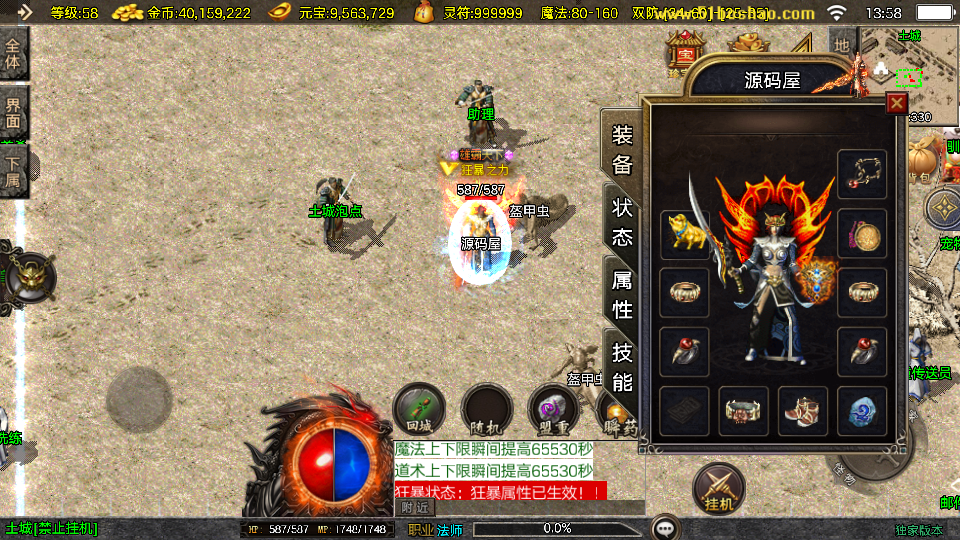Open the 状态 status tab
Image resolution: width=960 pixels, height=540 pixels.
point(622,222)
